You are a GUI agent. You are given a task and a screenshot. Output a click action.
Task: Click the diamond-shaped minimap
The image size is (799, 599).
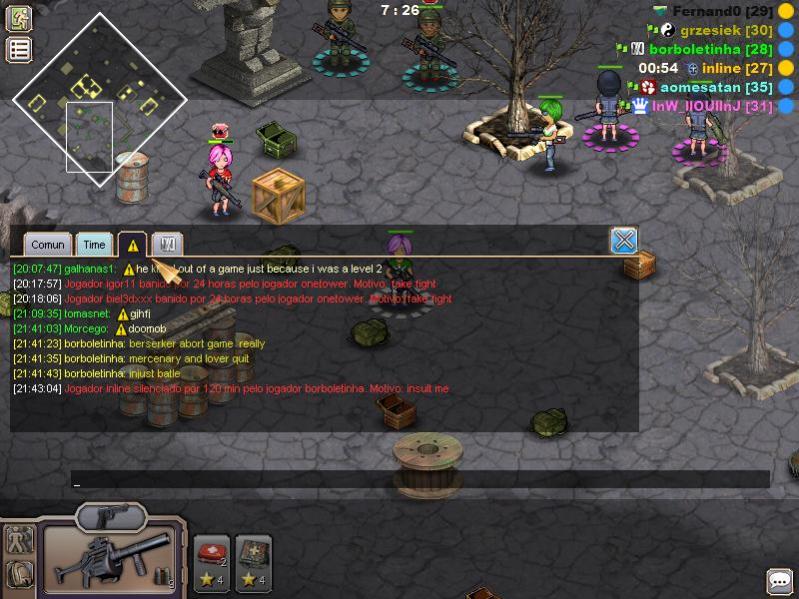tap(99, 99)
